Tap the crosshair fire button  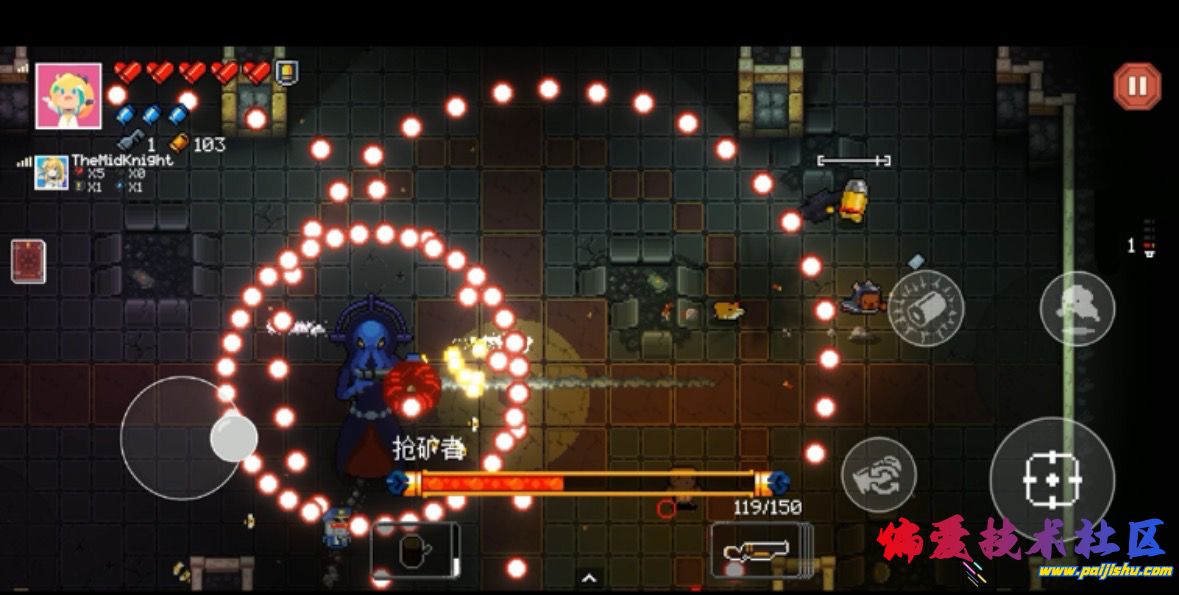[1052, 478]
